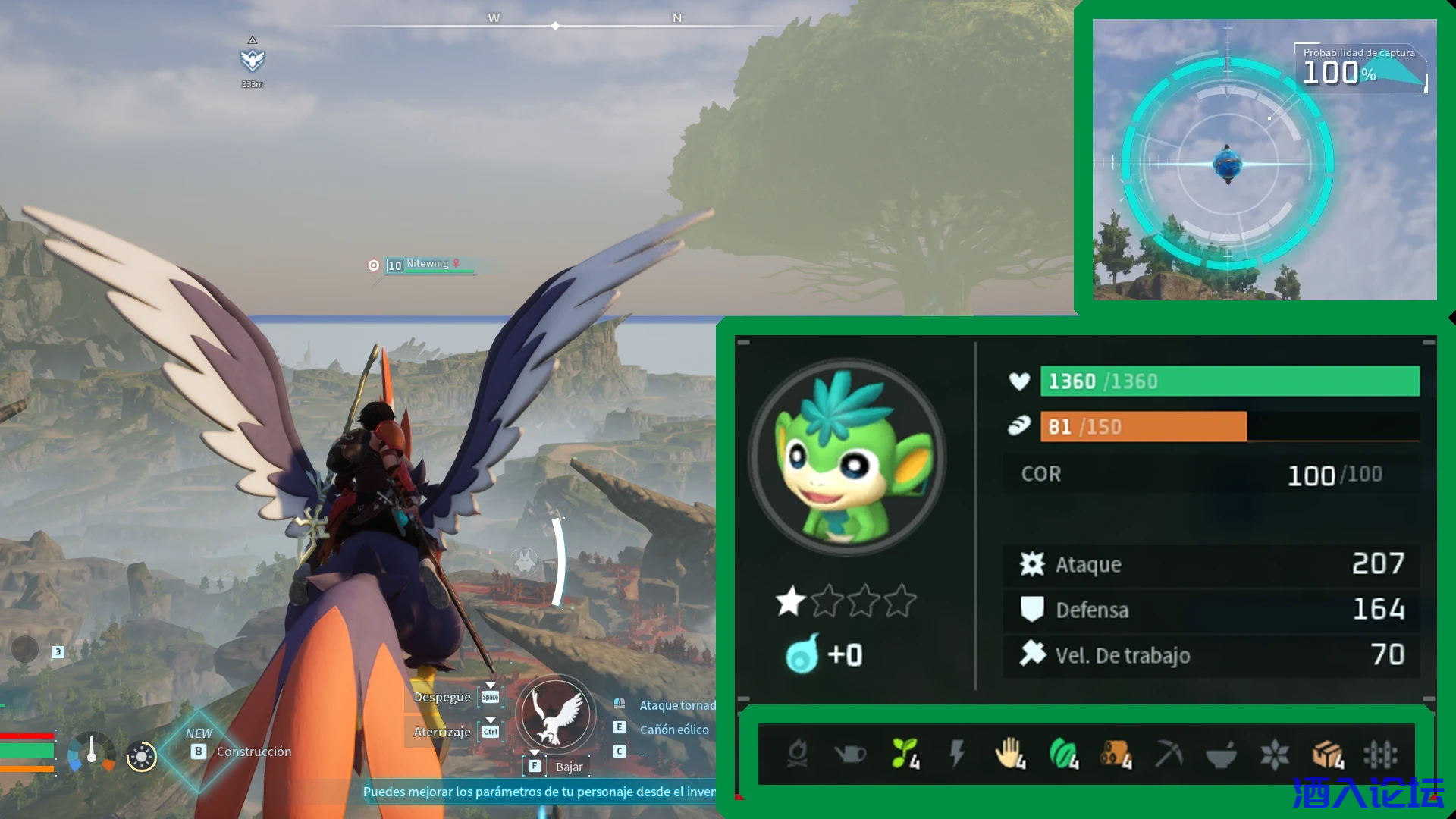The width and height of the screenshot is (1456, 819).
Task: Click the Nitewing mount bird emblem
Action: [556, 714]
